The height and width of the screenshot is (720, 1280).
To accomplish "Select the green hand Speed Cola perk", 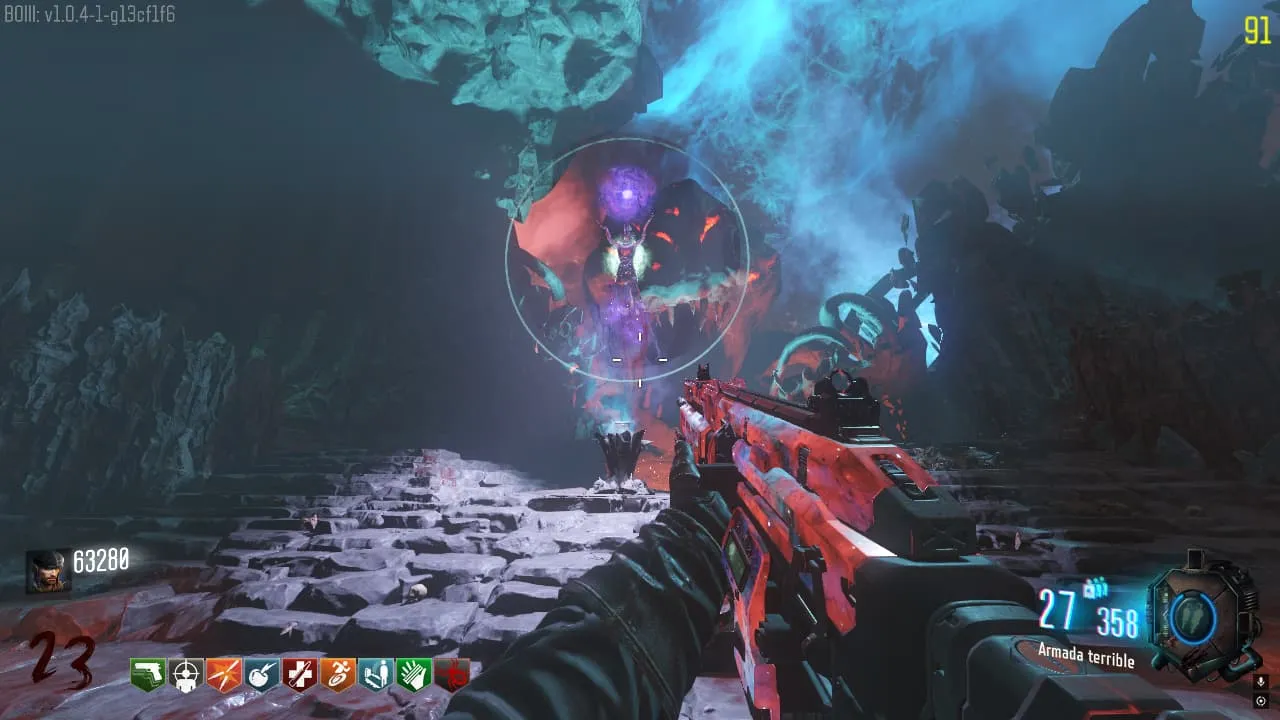I will [x=414, y=676].
